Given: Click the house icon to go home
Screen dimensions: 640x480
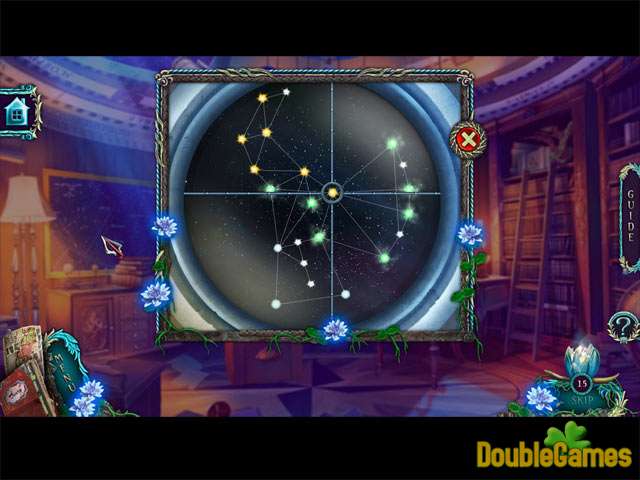Looking at the screenshot, I should point(17,112).
